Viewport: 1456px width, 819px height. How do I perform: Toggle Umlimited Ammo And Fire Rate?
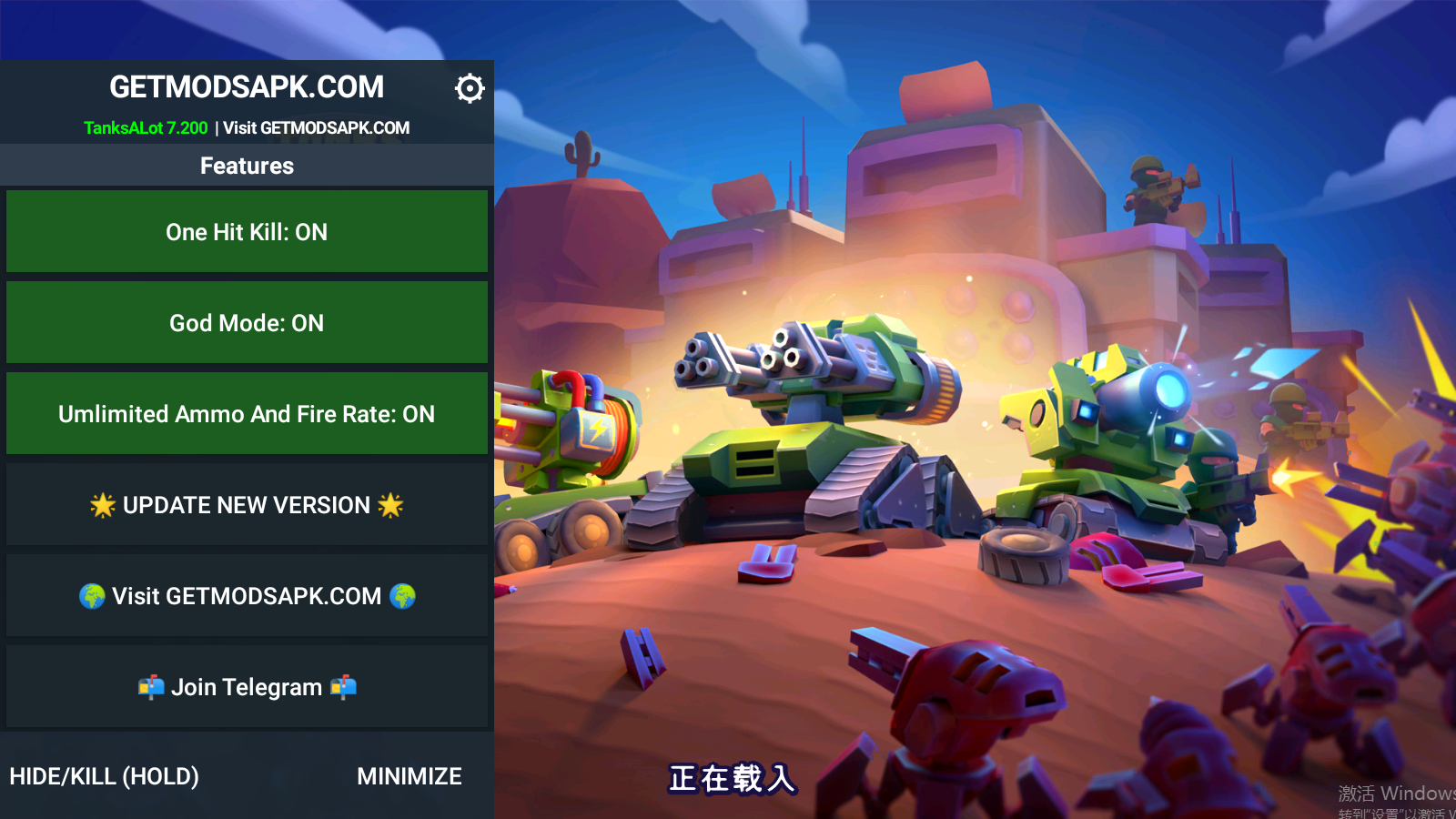(x=247, y=414)
